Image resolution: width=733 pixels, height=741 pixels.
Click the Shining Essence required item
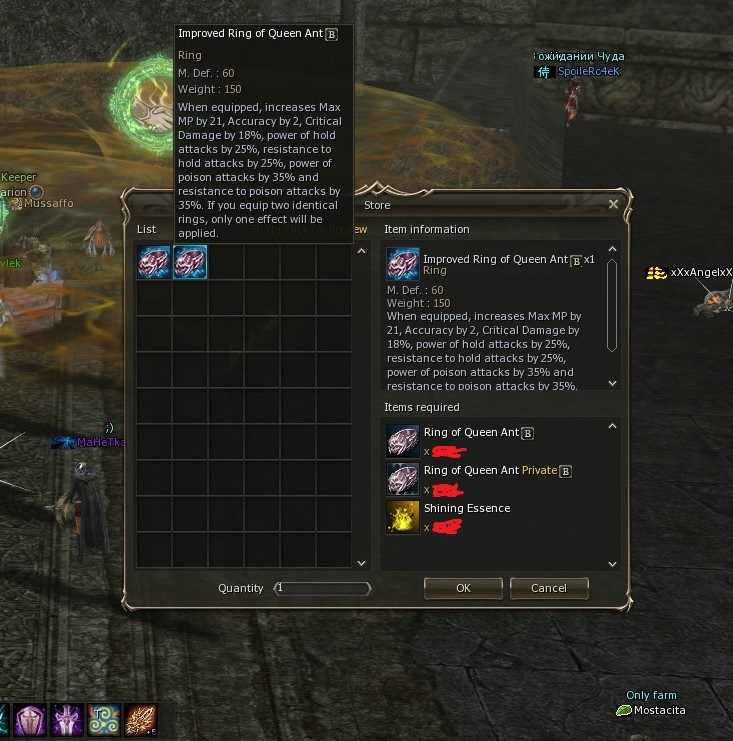403,516
